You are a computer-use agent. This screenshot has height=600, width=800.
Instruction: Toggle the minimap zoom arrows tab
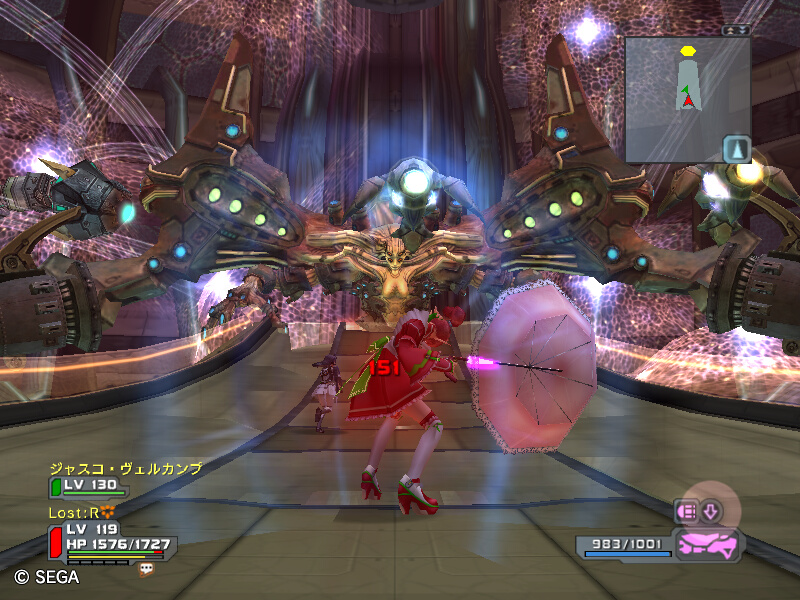[x=736, y=30]
